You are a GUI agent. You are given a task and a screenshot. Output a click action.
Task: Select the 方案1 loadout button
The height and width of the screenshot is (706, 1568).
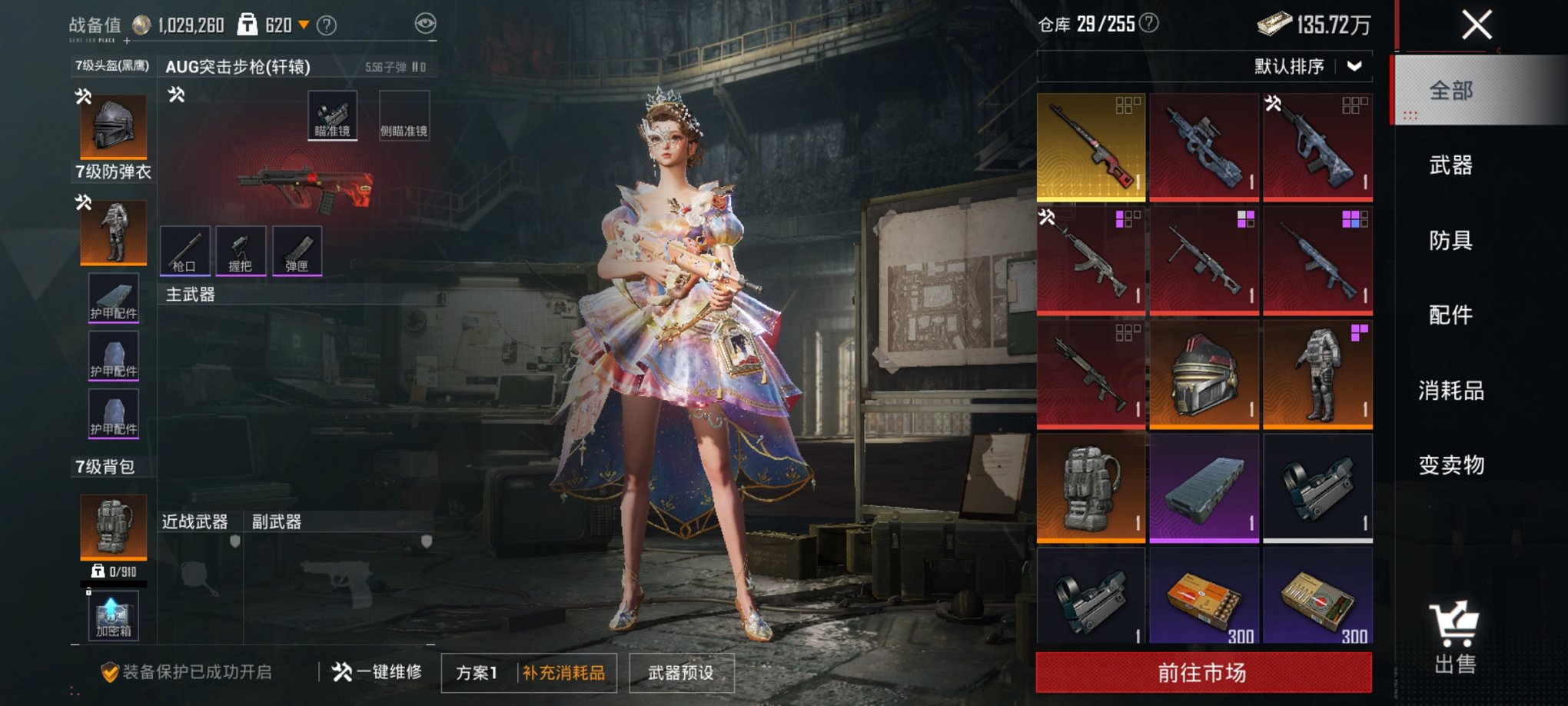477,673
